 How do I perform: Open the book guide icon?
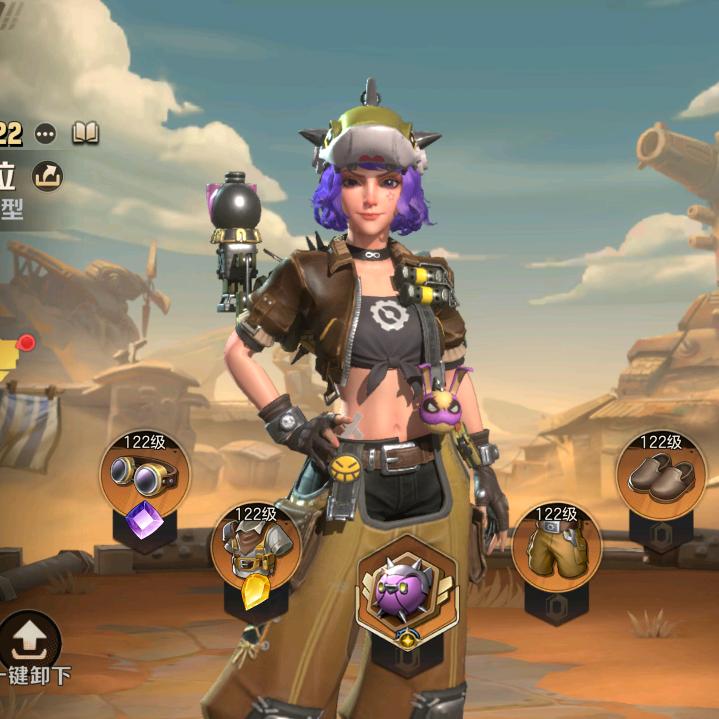[85, 133]
